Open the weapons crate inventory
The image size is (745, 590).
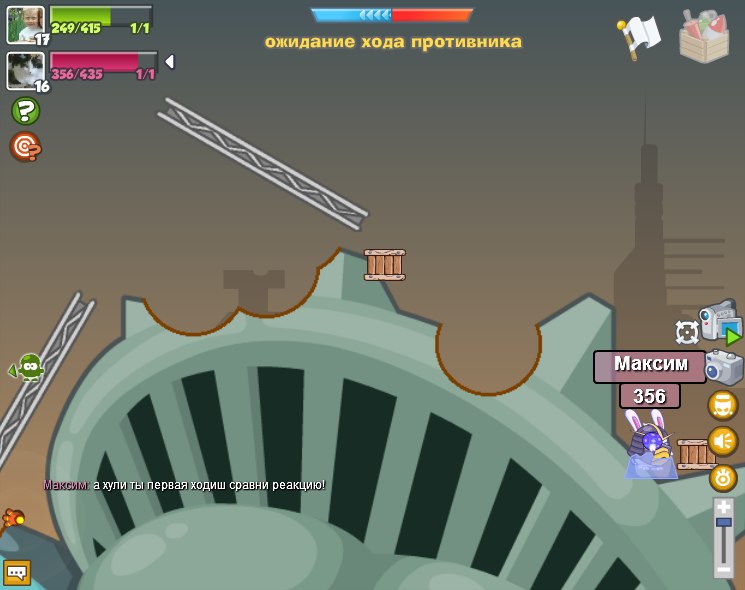pos(704,36)
